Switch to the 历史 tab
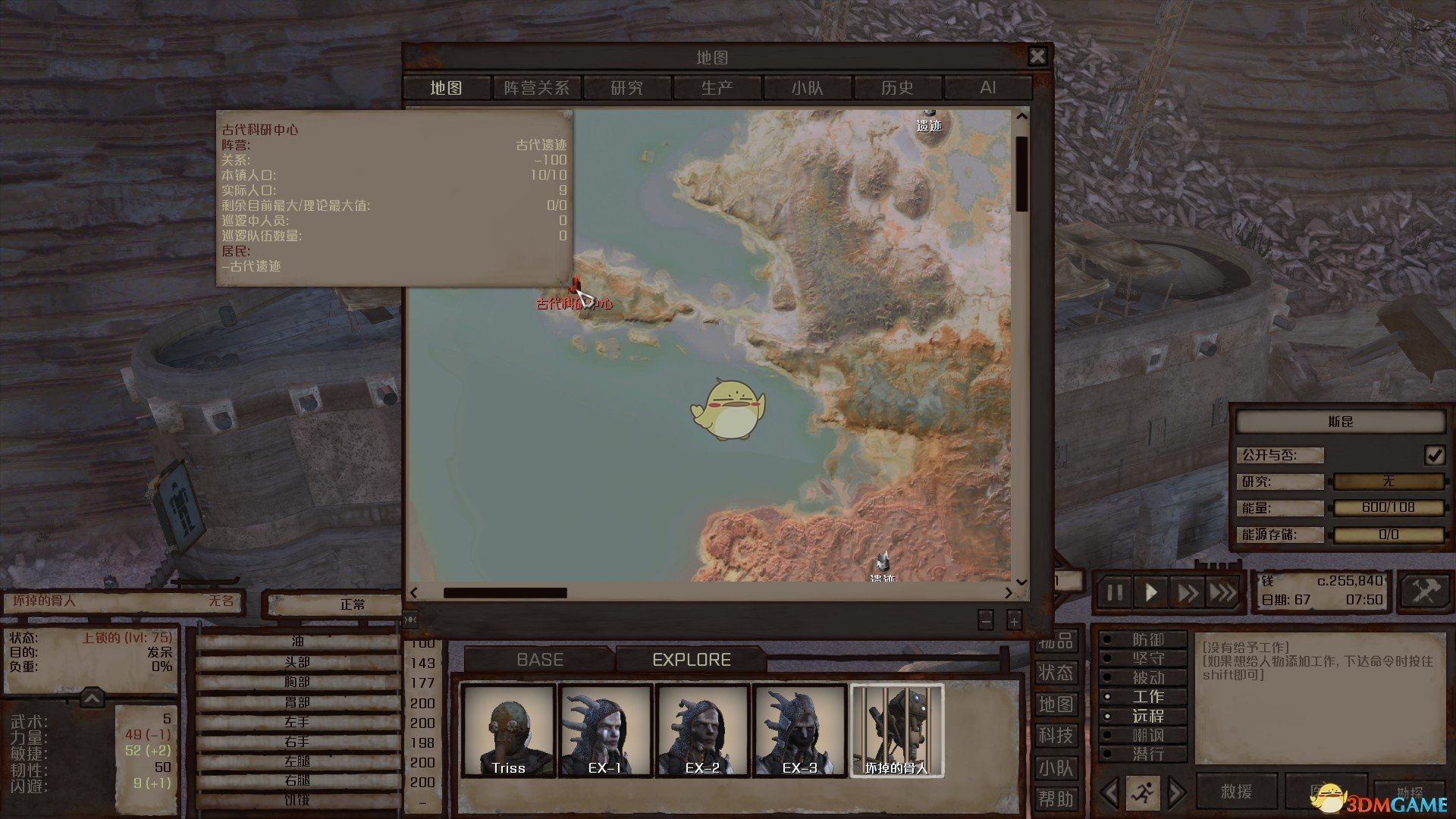The image size is (1456, 819). tap(897, 88)
